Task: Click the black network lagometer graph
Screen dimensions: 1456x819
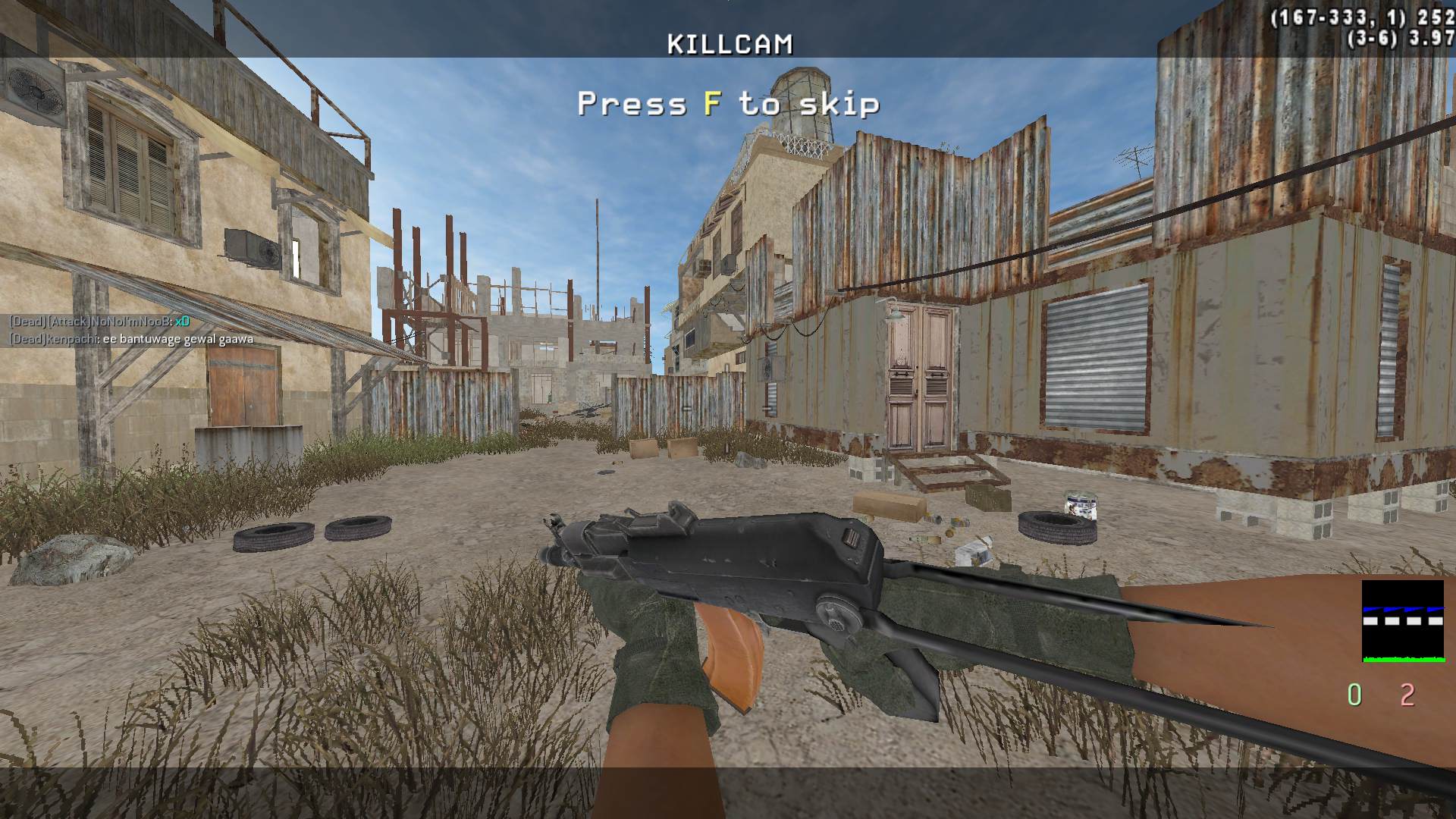Action: click(1402, 620)
